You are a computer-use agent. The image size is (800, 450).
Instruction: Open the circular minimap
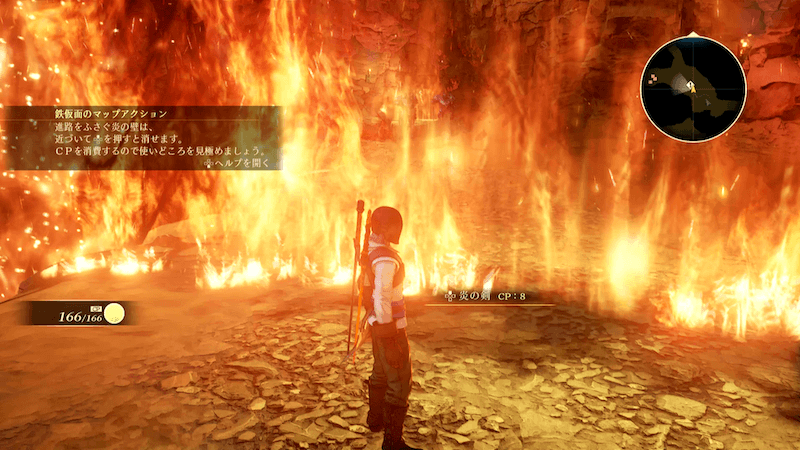pyautogui.click(x=692, y=88)
